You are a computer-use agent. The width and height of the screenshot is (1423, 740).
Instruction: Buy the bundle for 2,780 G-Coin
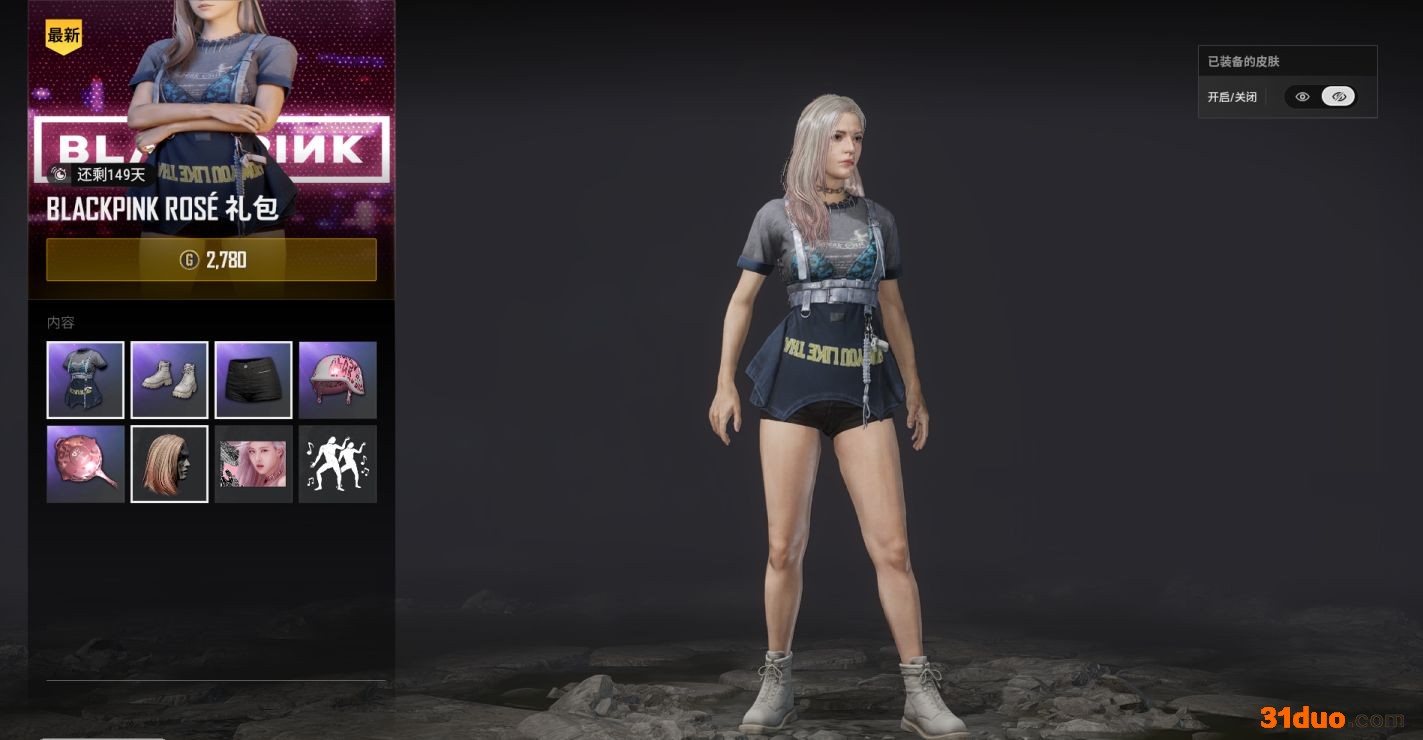click(x=211, y=260)
